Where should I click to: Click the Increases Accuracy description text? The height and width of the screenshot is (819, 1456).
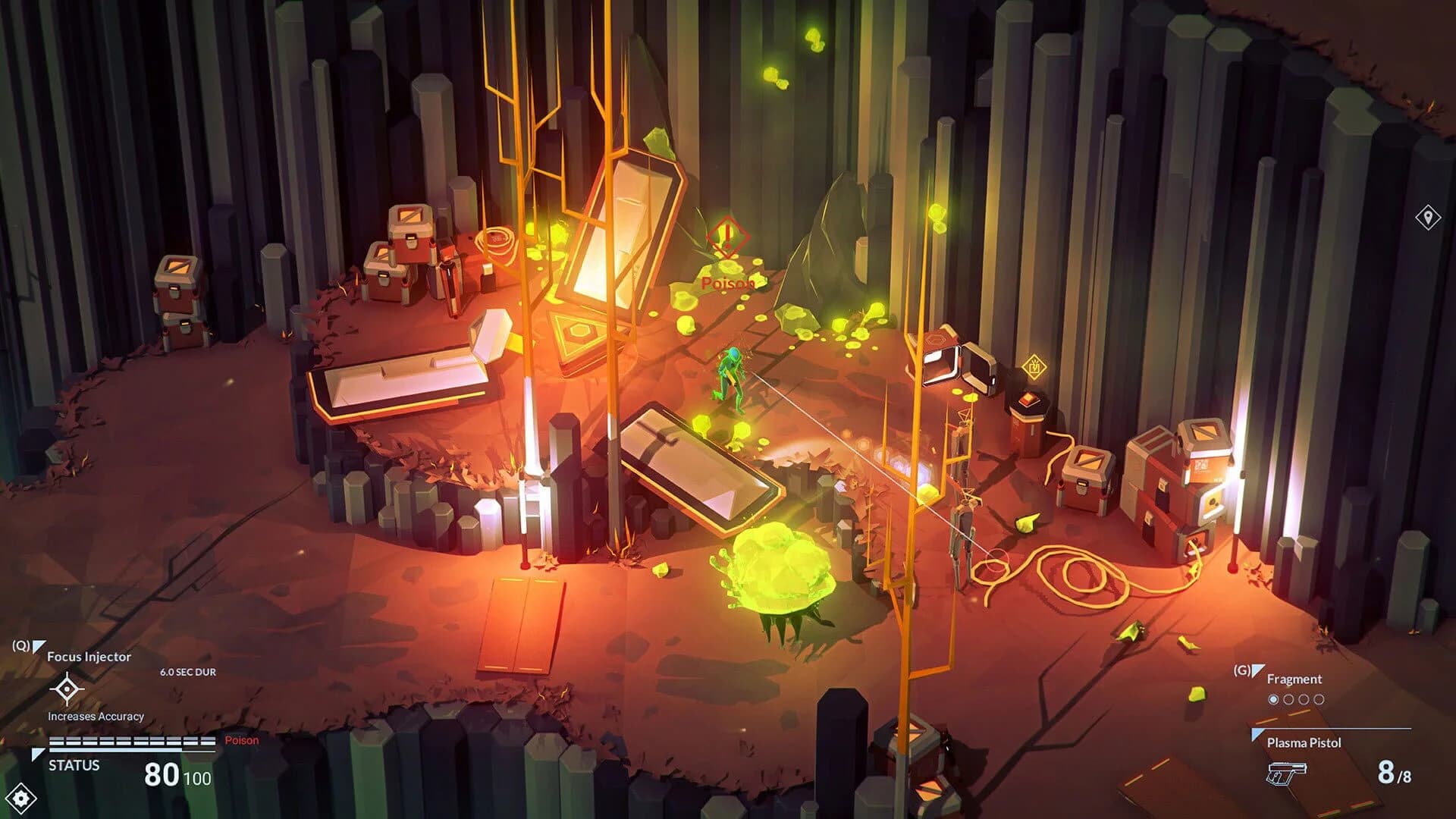click(x=96, y=716)
